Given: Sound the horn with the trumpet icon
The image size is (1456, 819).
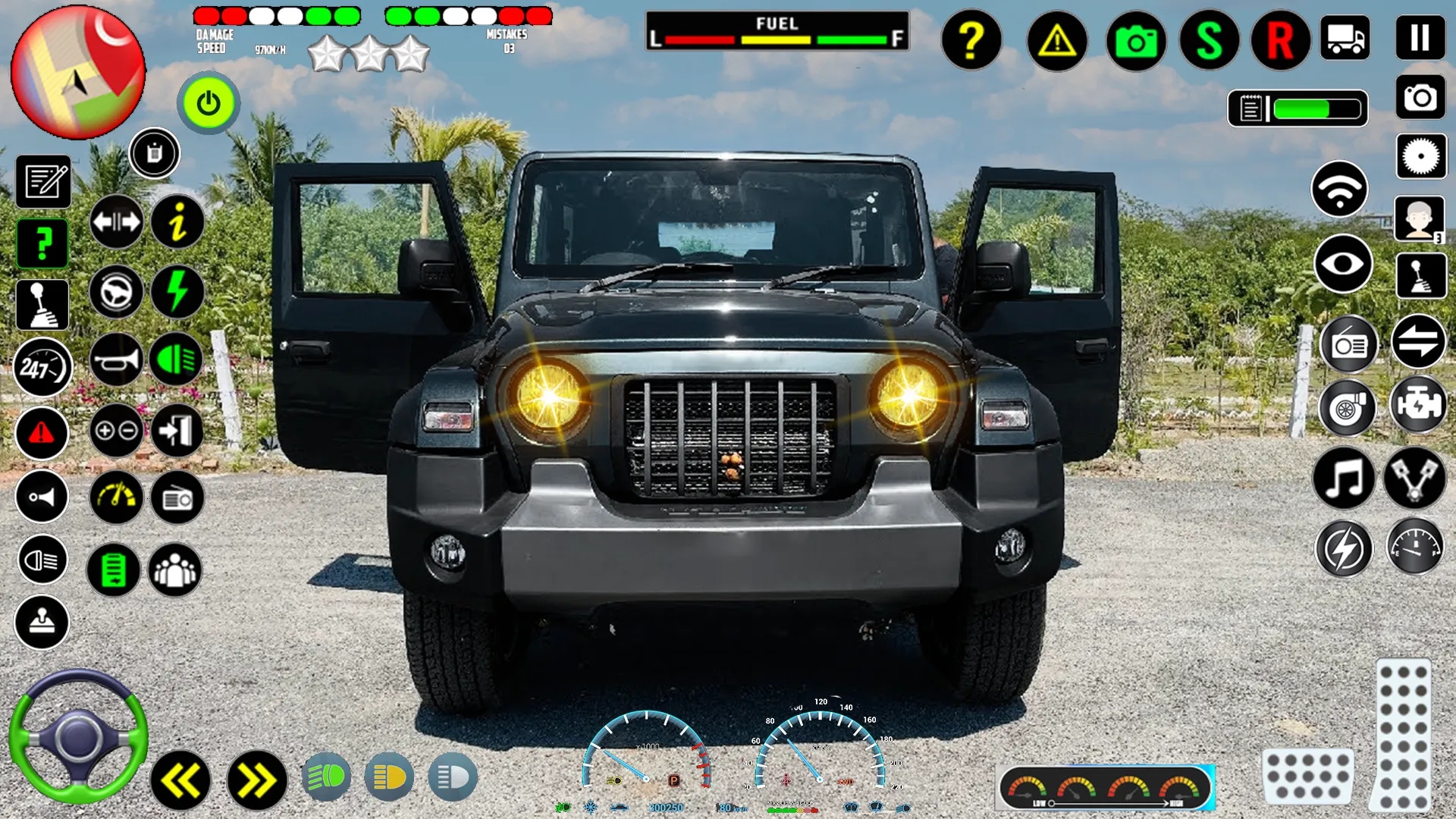Looking at the screenshot, I should [115, 360].
